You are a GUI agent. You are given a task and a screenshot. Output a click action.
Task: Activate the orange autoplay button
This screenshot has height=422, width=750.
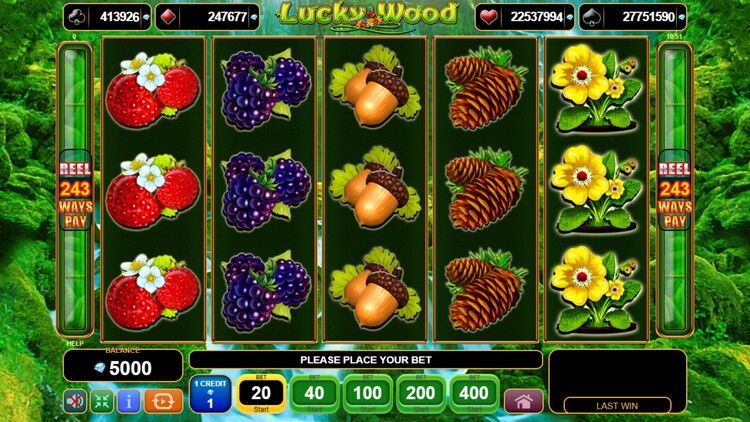pyautogui.click(x=163, y=401)
